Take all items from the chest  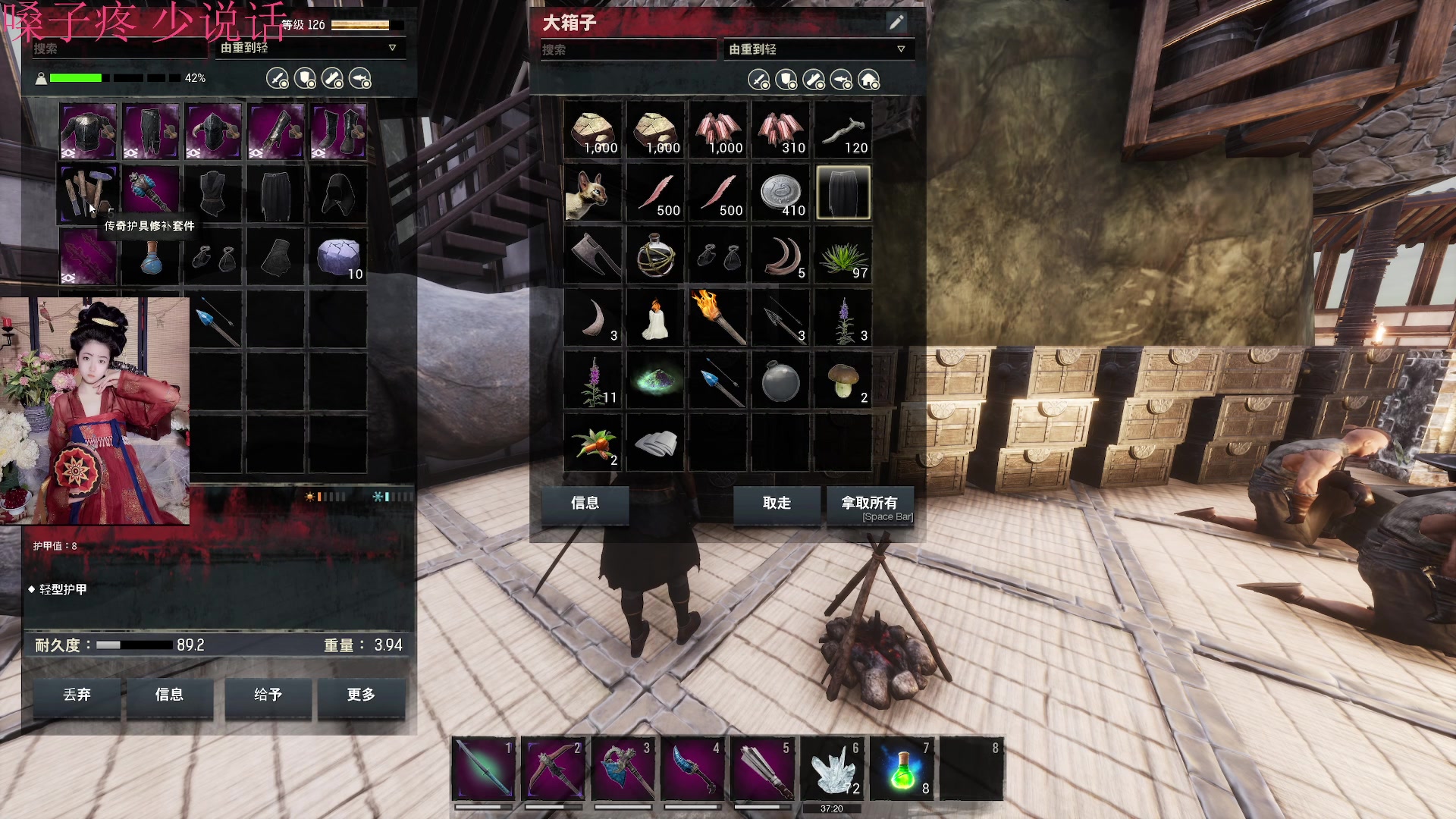tap(869, 506)
